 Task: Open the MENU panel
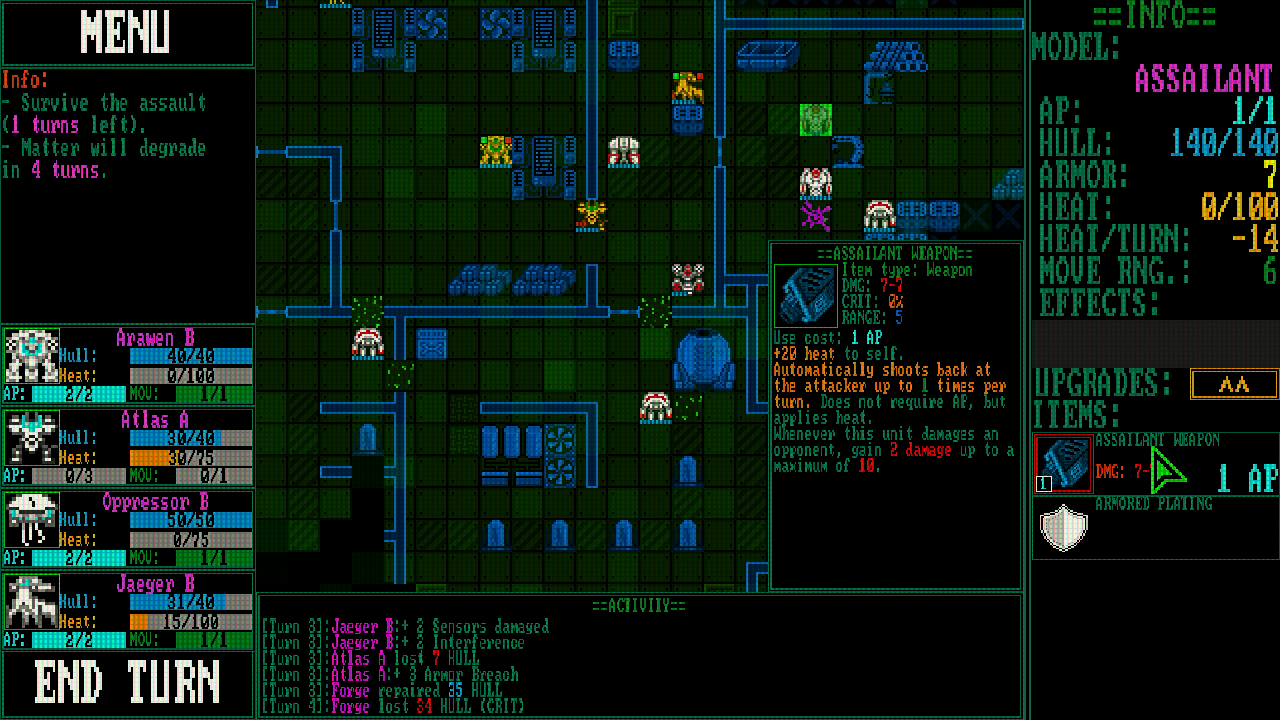(127, 33)
